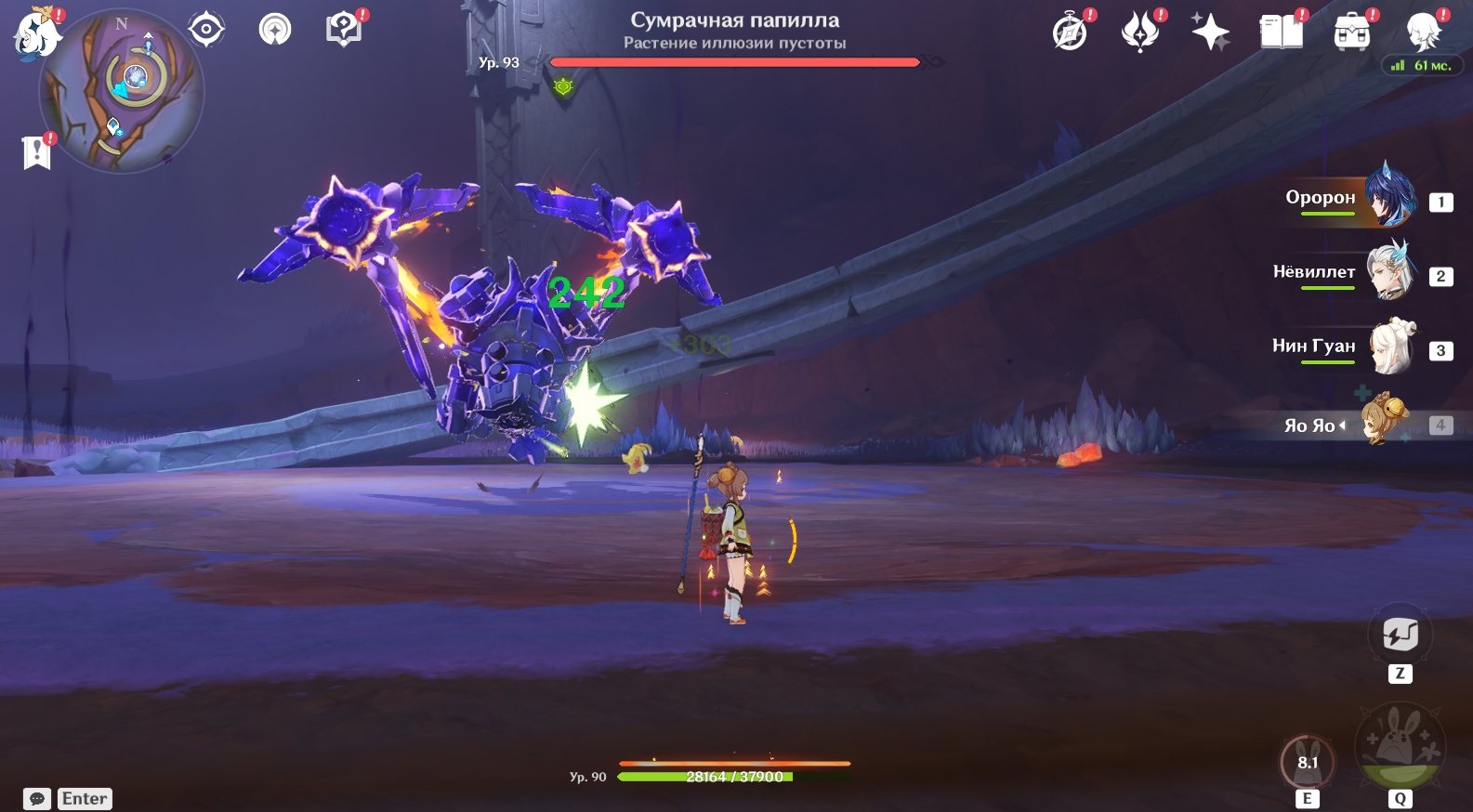Open the character screen icon
Image resolution: width=1473 pixels, height=812 pixels.
1423,33
